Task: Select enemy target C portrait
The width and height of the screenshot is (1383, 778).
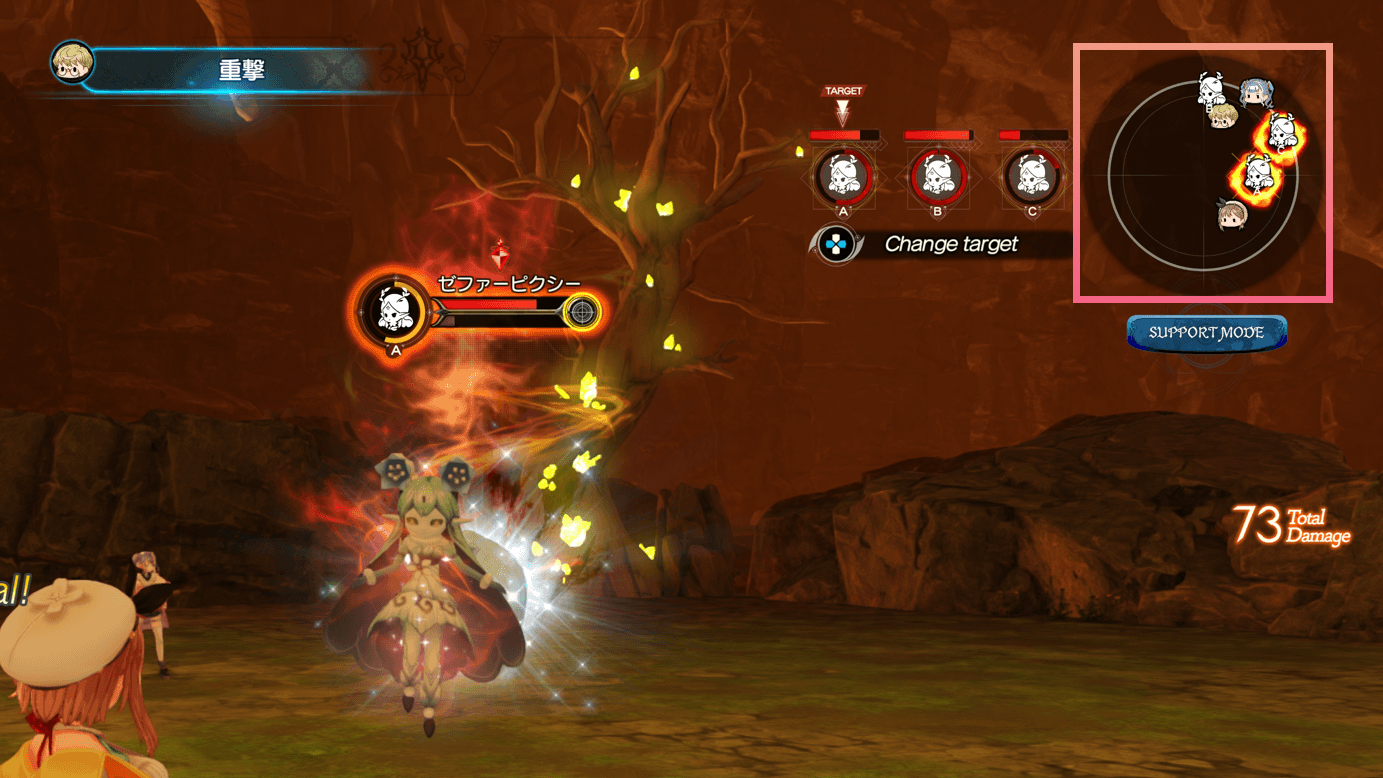Action: [x=1033, y=176]
